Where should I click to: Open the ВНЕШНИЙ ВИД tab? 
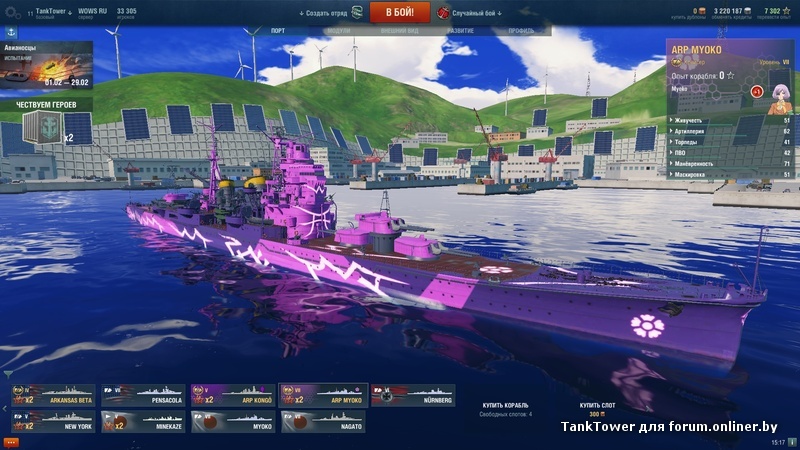(x=398, y=31)
